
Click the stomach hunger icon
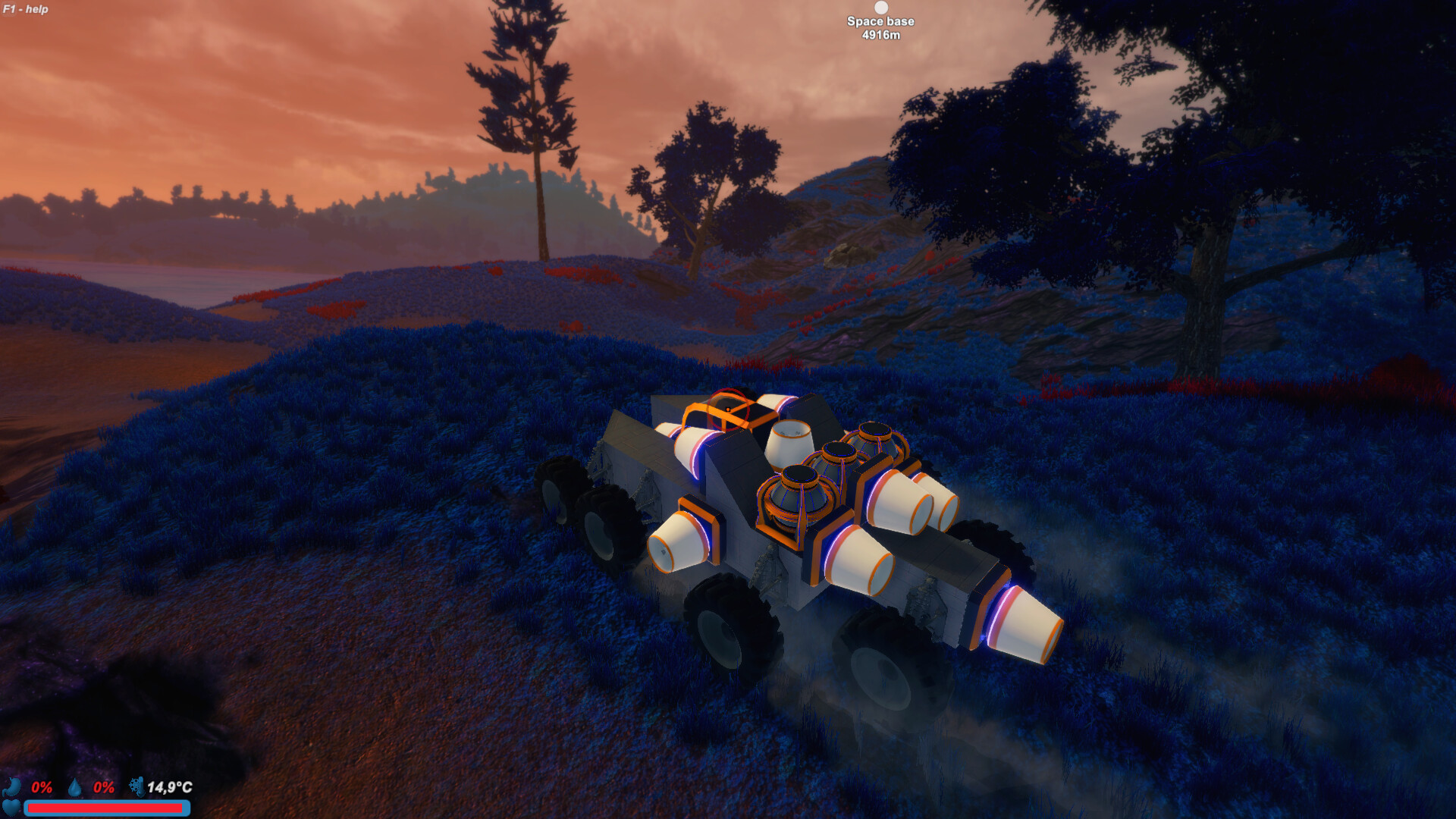tap(12, 787)
